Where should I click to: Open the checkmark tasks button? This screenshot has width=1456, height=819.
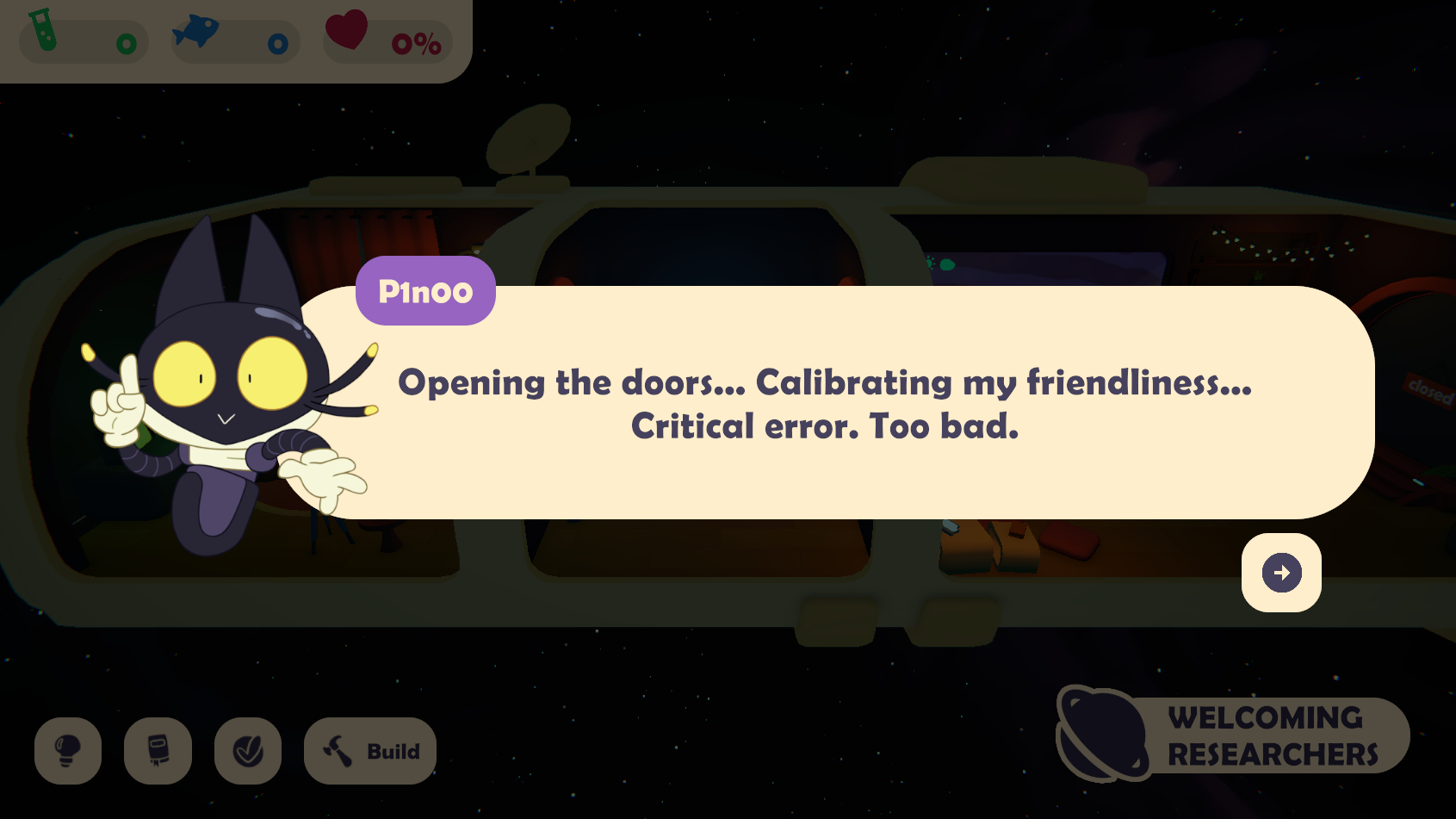click(x=248, y=751)
